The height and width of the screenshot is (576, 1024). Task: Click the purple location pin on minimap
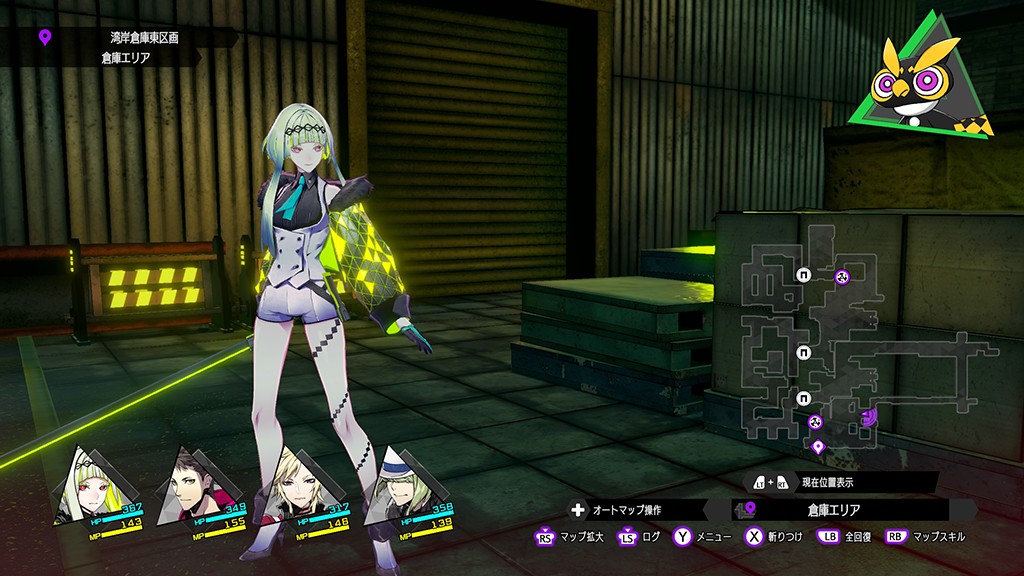818,446
